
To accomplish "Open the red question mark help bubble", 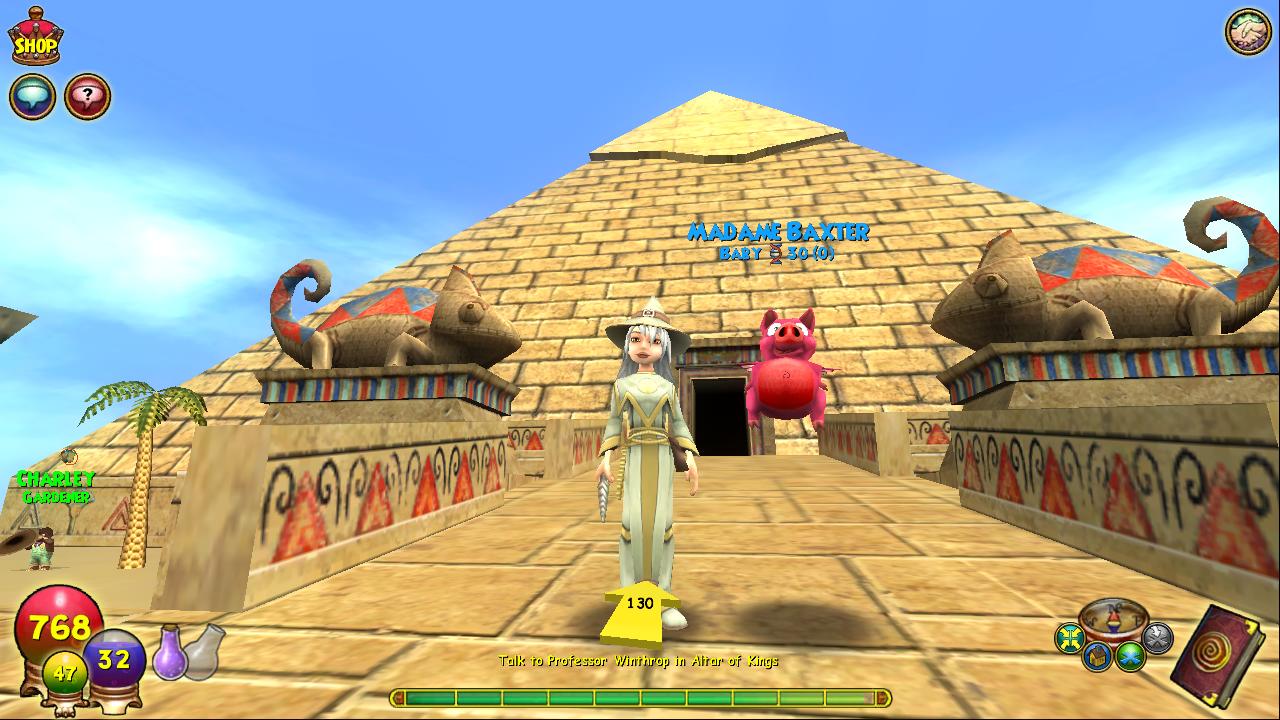I will click(x=88, y=96).
